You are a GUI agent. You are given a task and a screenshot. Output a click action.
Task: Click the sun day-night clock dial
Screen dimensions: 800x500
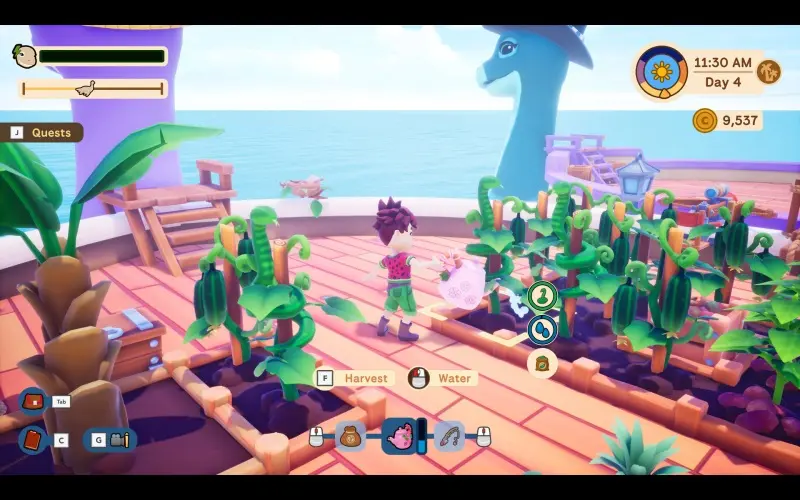click(x=660, y=72)
